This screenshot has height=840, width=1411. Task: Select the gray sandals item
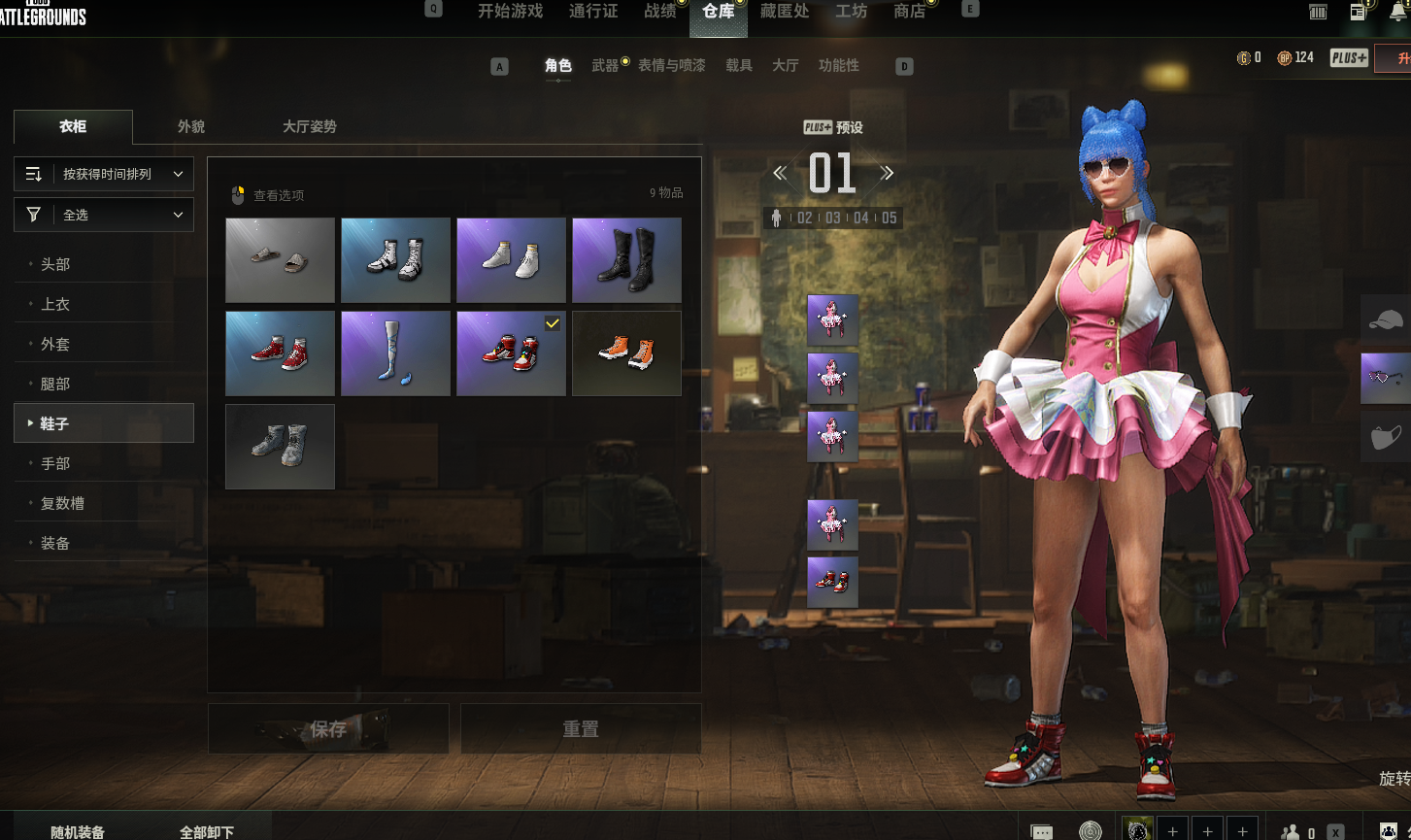[x=280, y=259]
